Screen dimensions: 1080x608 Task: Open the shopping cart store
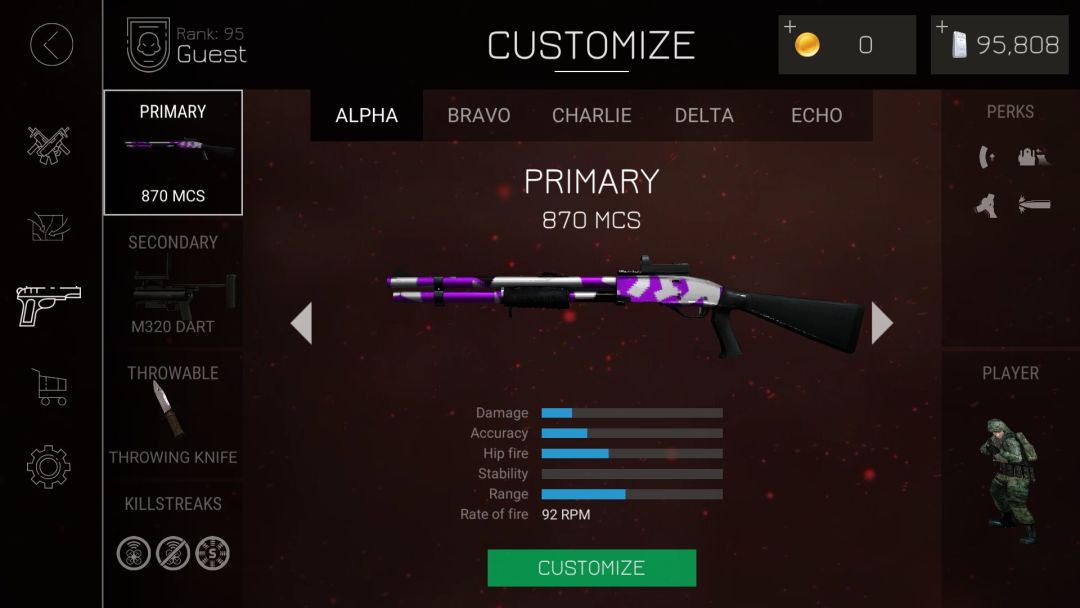pos(49,386)
